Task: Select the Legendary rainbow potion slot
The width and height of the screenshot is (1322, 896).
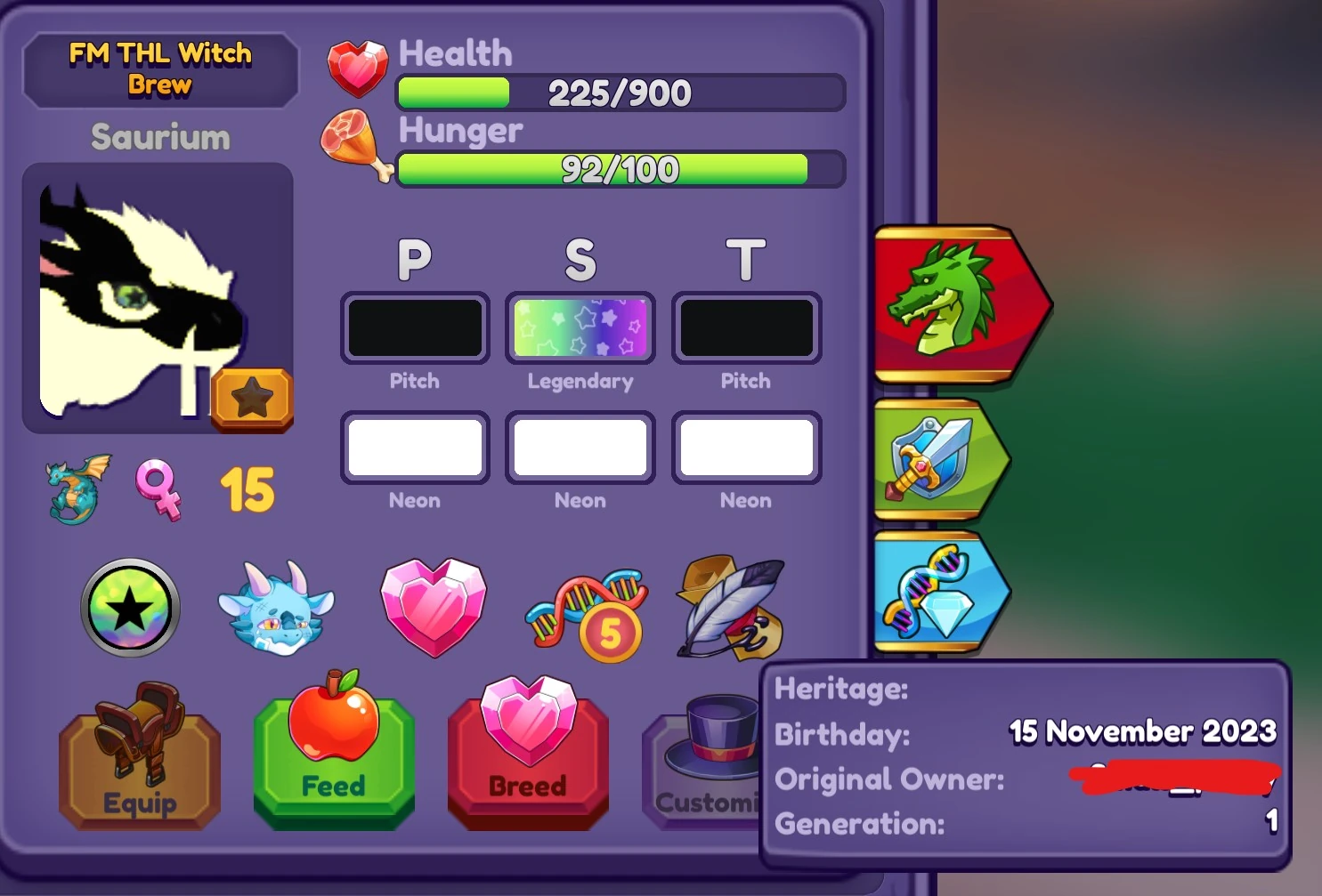Action: click(580, 327)
